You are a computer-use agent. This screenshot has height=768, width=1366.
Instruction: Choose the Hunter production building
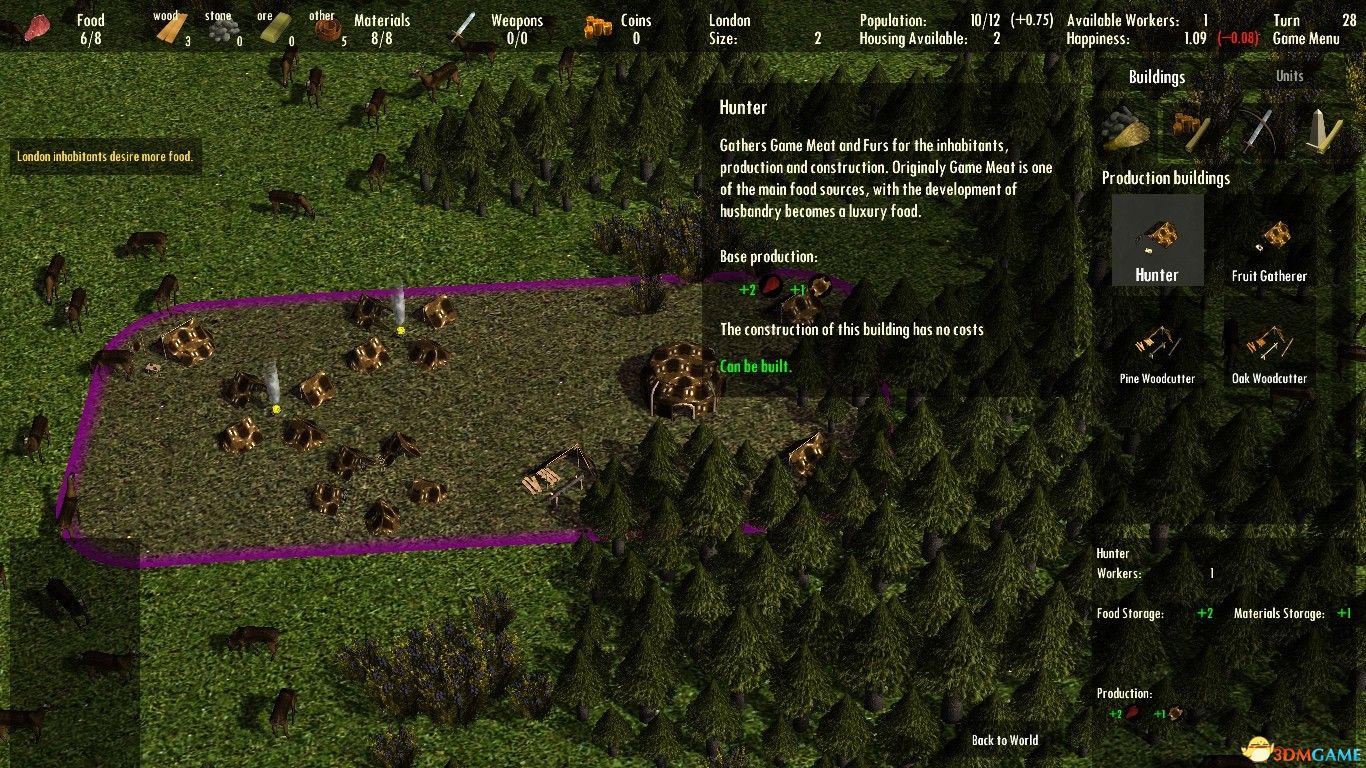tap(1157, 241)
